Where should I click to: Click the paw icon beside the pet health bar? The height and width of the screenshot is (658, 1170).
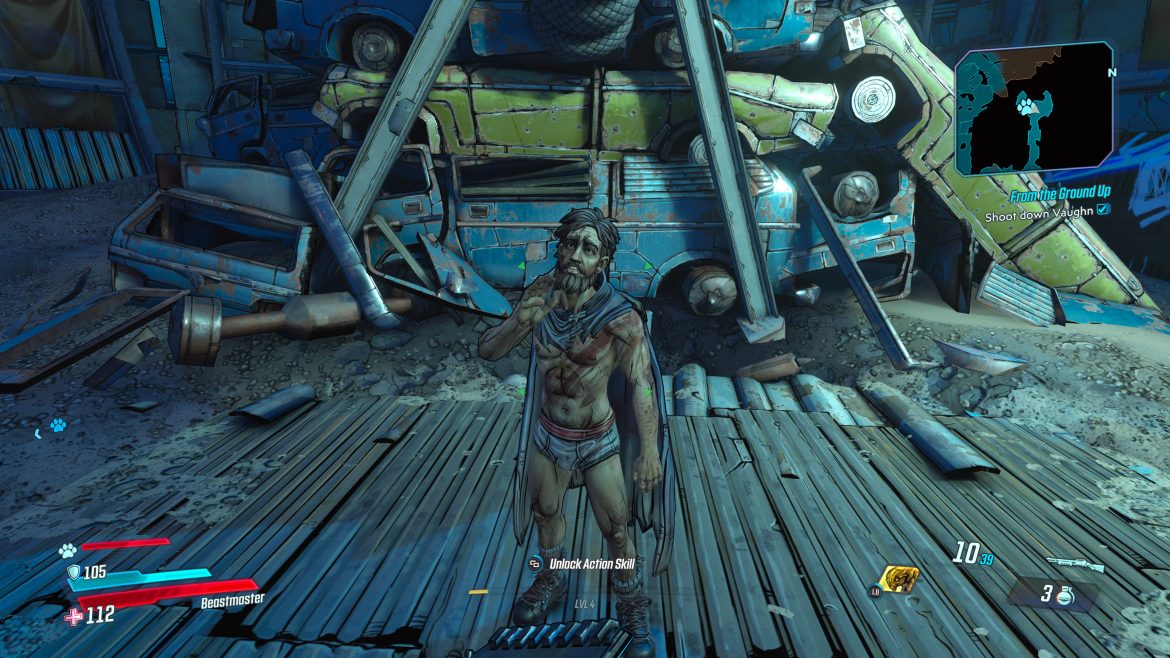pyautogui.click(x=68, y=548)
